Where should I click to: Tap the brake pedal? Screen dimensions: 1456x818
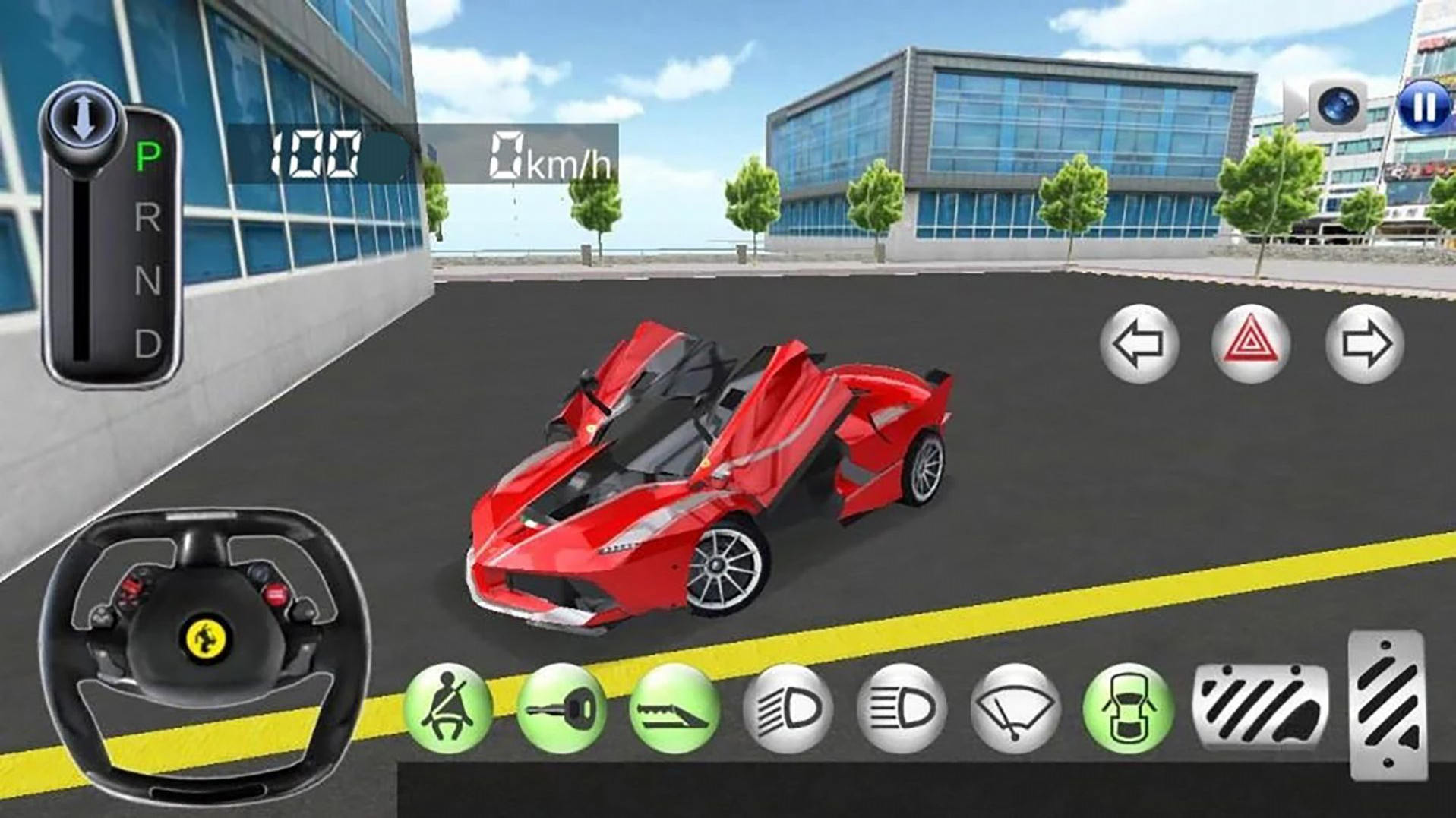click(x=1261, y=706)
